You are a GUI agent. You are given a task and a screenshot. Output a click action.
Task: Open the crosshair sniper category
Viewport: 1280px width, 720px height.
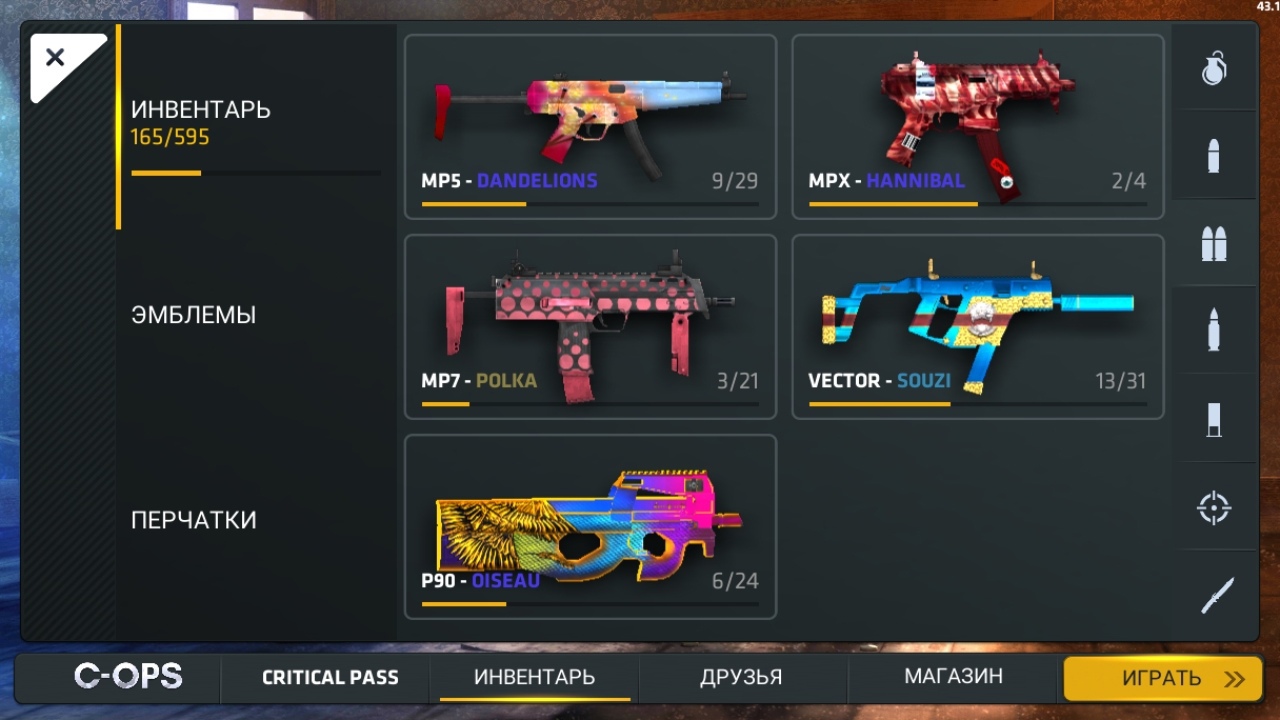coord(1214,508)
